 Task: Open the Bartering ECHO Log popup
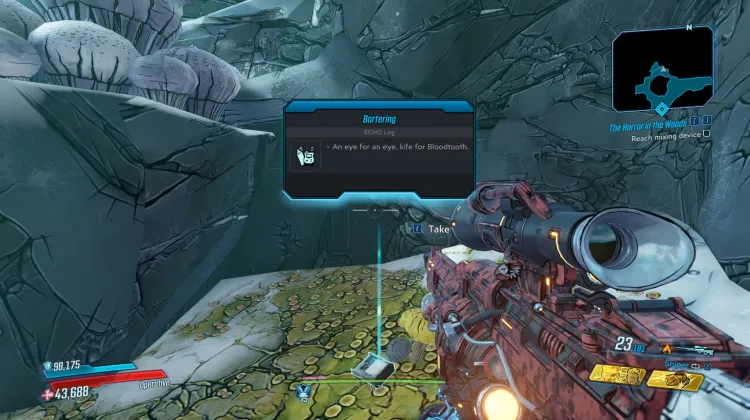click(379, 150)
